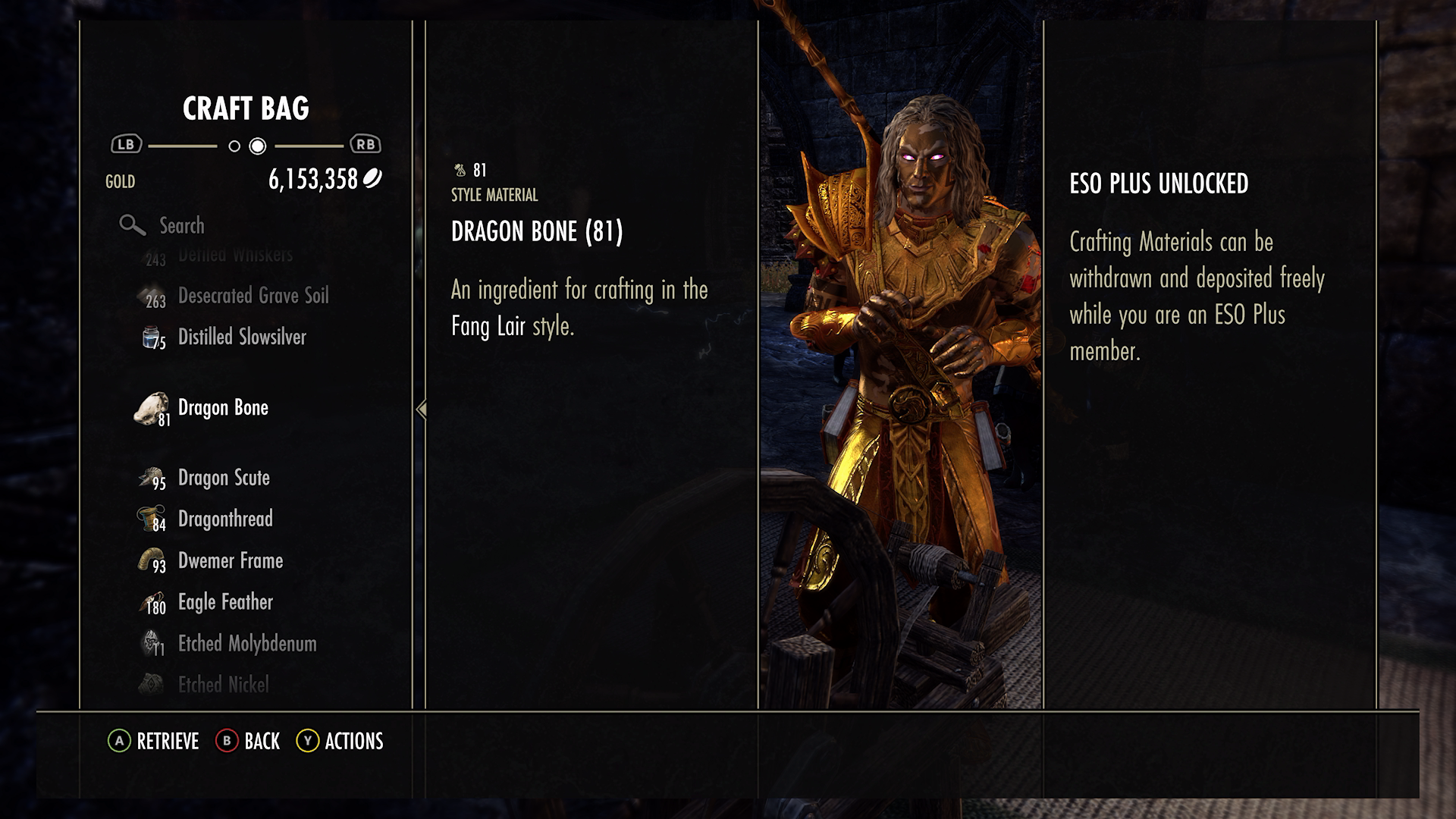
Task: Choose Desecrated Grave Soil entry
Action: 253,296
